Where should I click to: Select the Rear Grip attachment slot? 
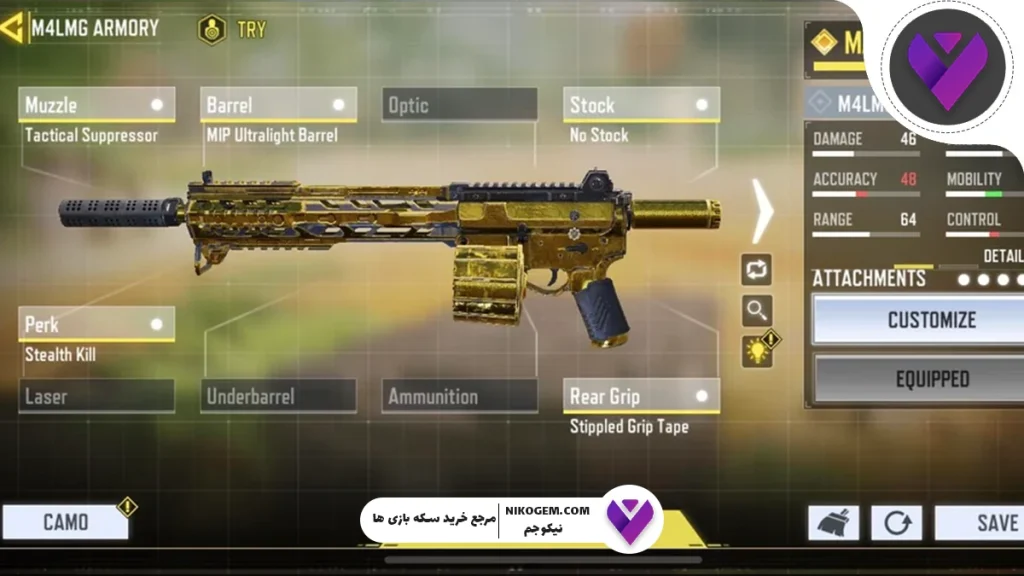642,396
